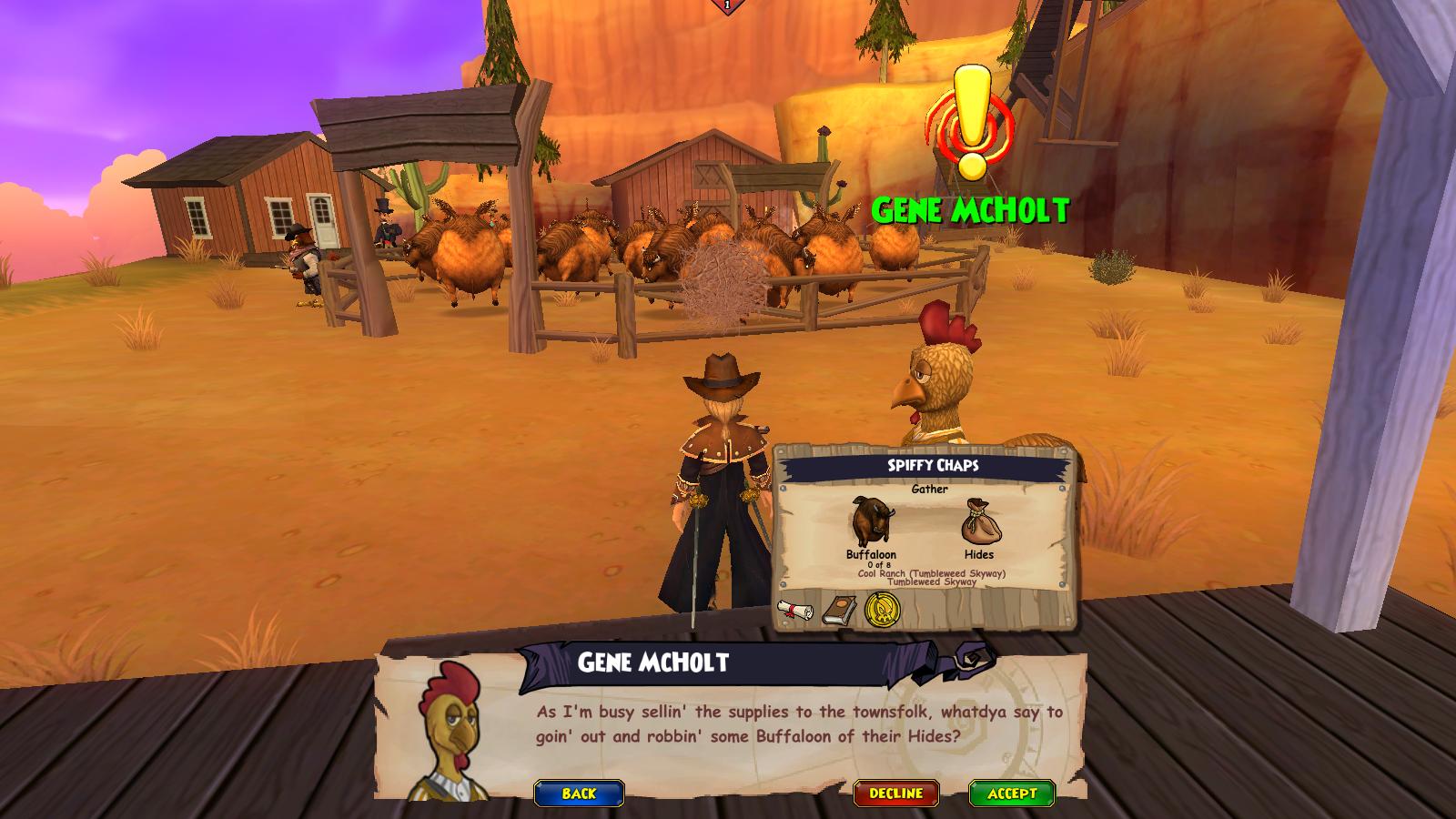Go back in the dialogue

pyautogui.click(x=579, y=794)
